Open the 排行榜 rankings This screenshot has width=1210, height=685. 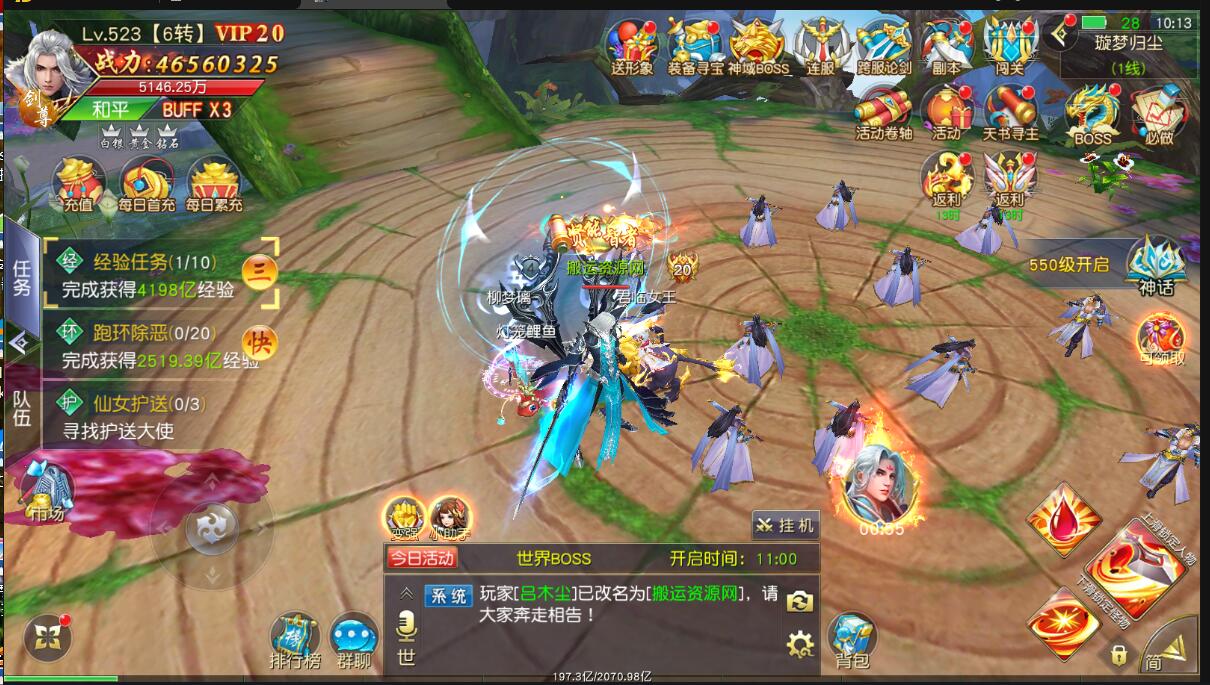click(295, 640)
